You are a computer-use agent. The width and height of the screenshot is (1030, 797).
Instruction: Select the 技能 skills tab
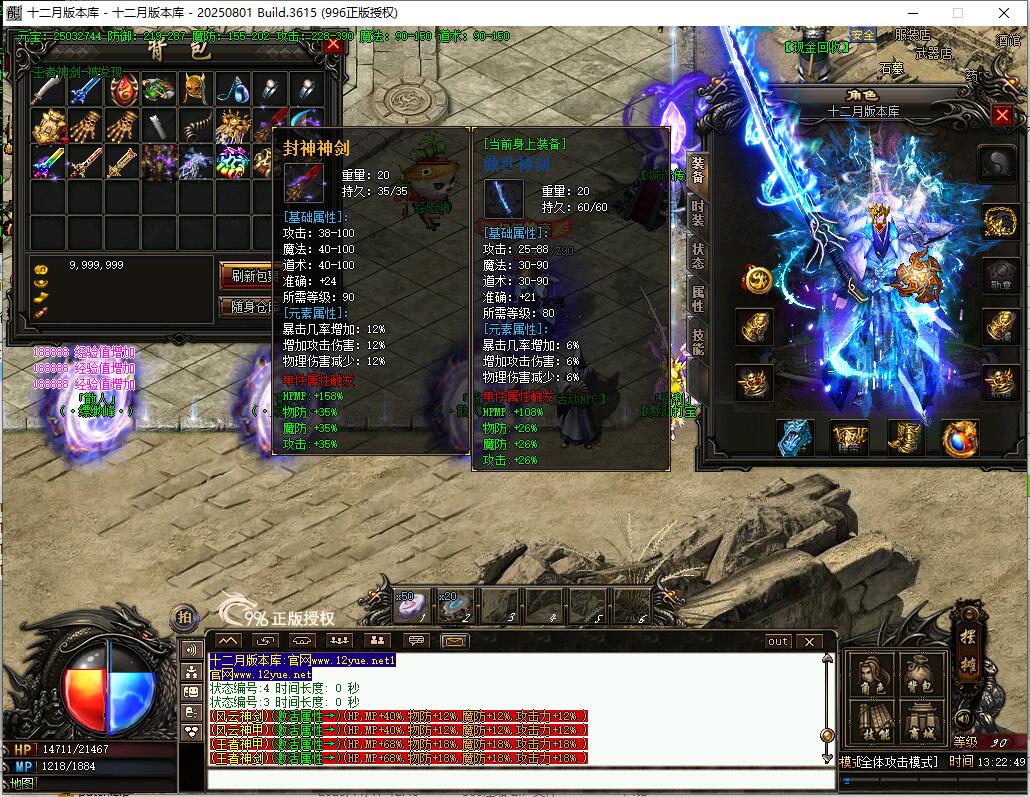click(697, 342)
